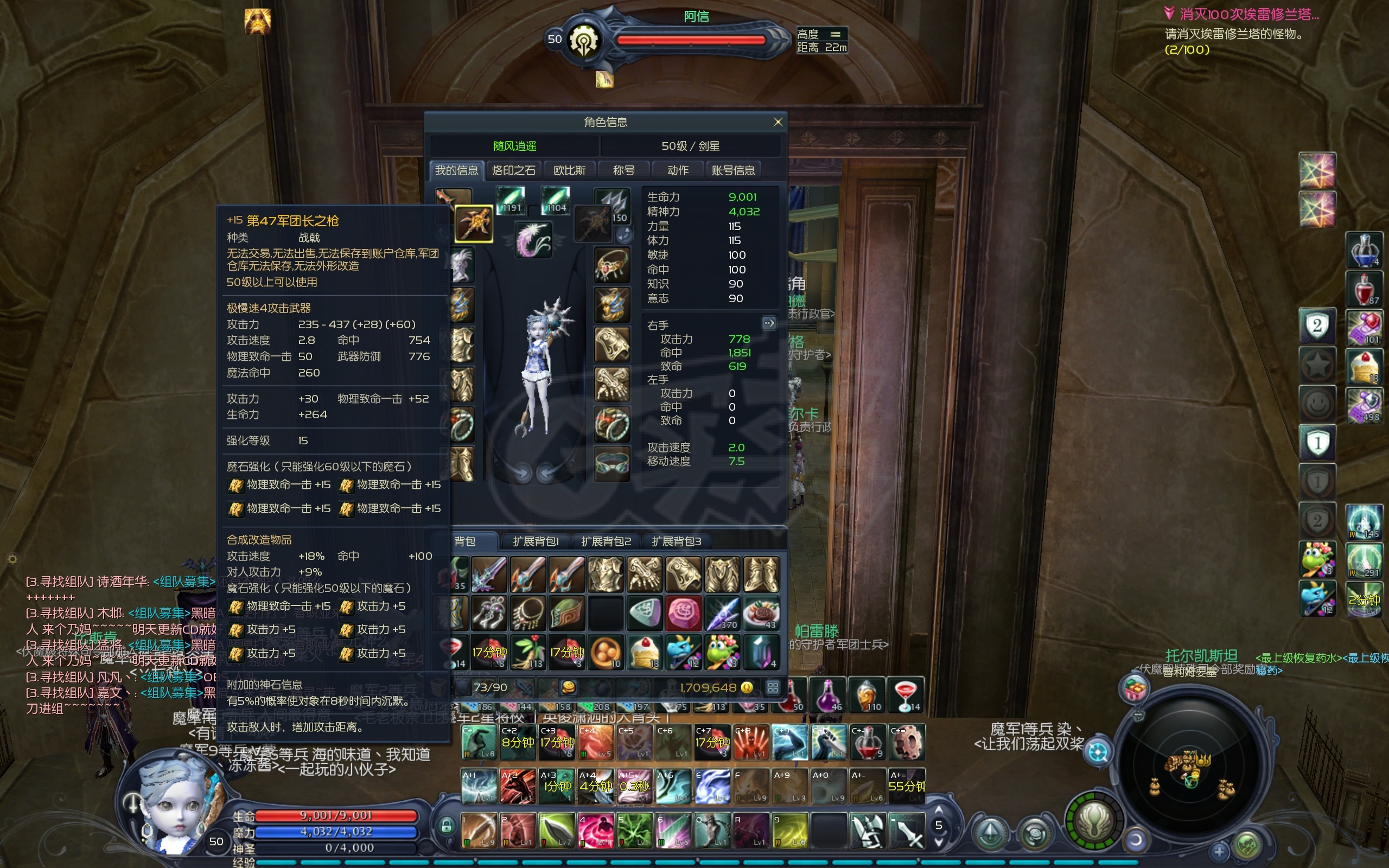This screenshot has height=868, width=1389.
Task: Select the equipped belt slot
Action: point(612,463)
